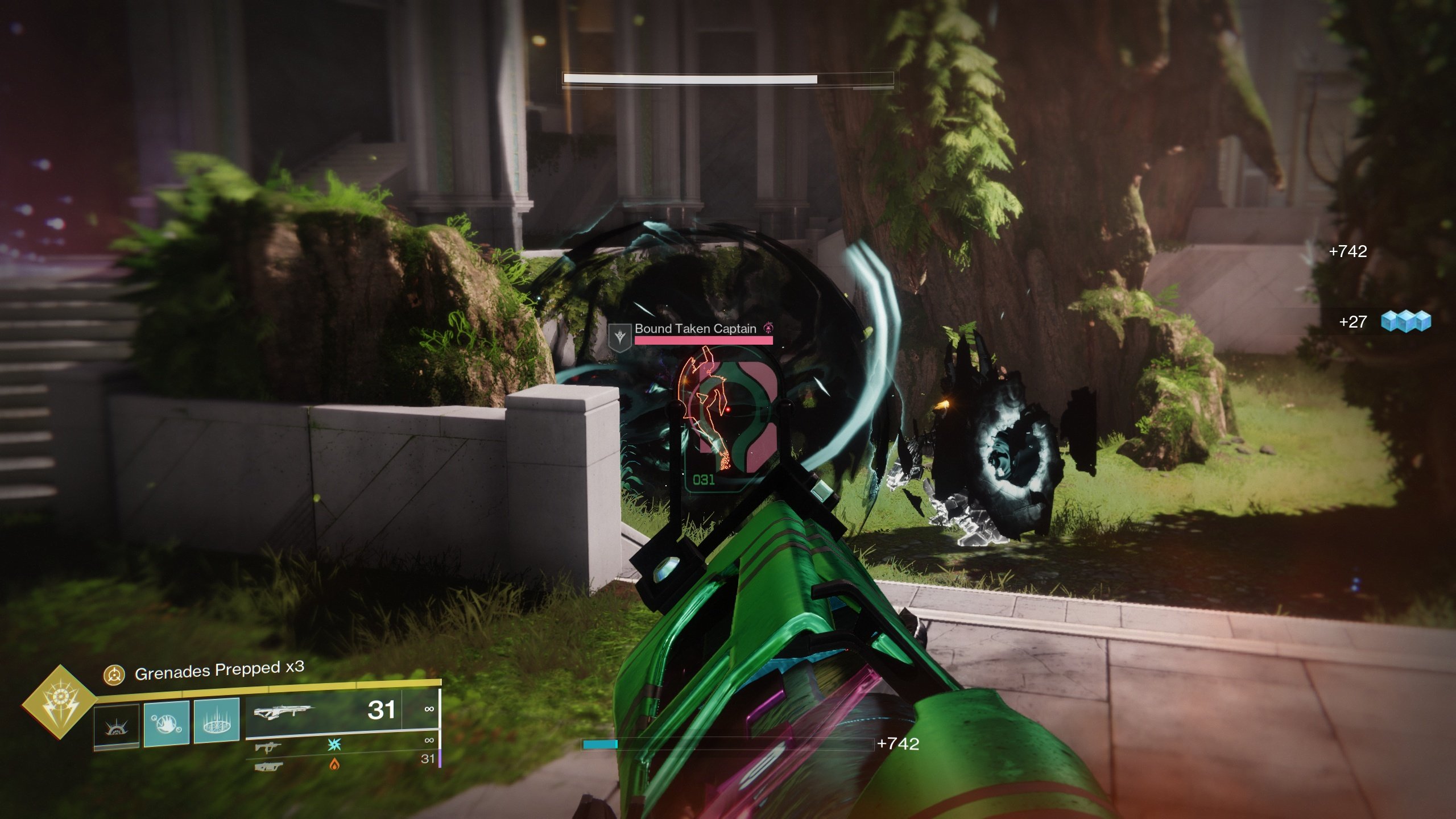Image resolution: width=1456 pixels, height=819 pixels.
Task: Activate the golden Super ability diamond
Action: point(60,702)
